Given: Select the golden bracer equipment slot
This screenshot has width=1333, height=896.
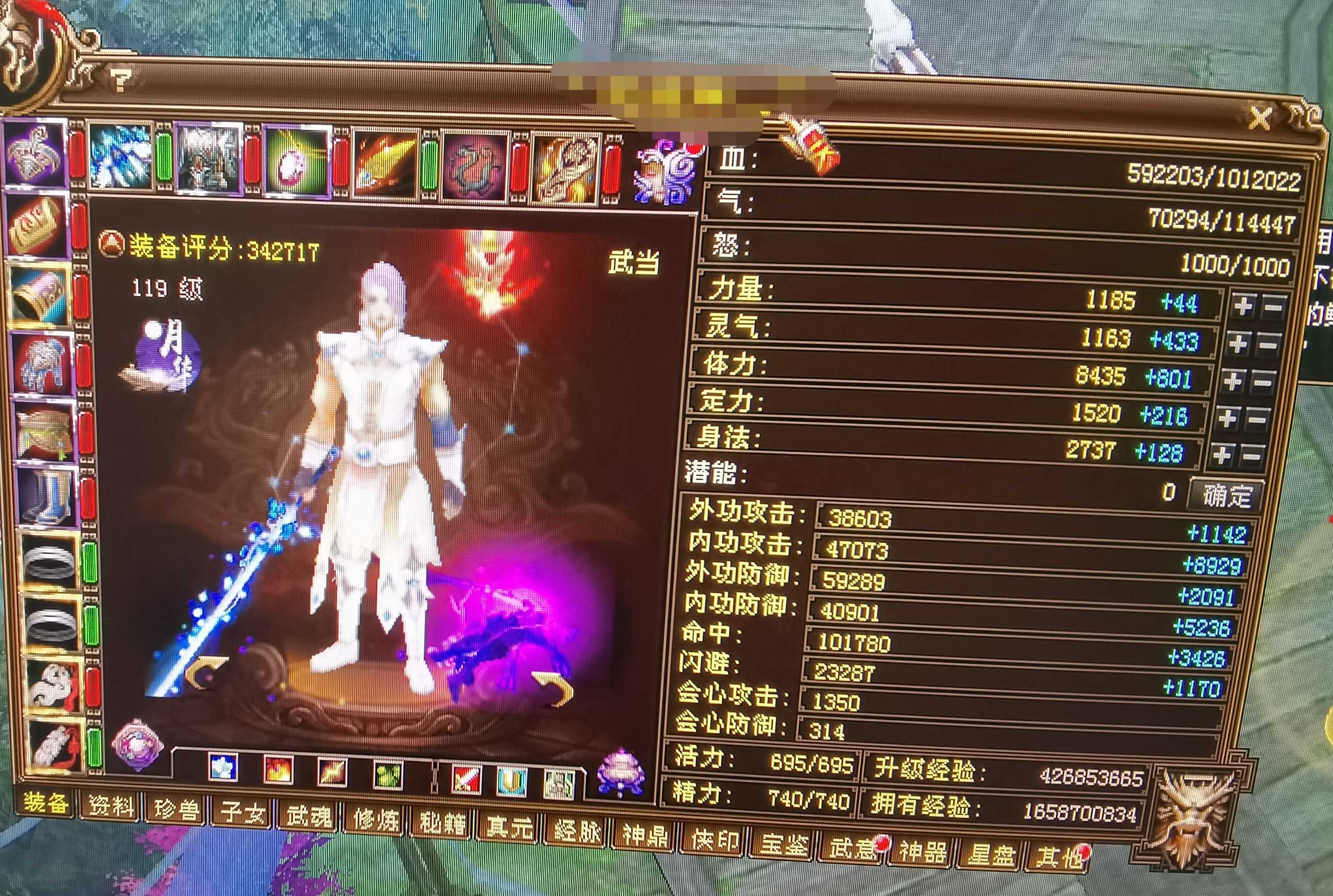Looking at the screenshot, I should click(40, 297).
